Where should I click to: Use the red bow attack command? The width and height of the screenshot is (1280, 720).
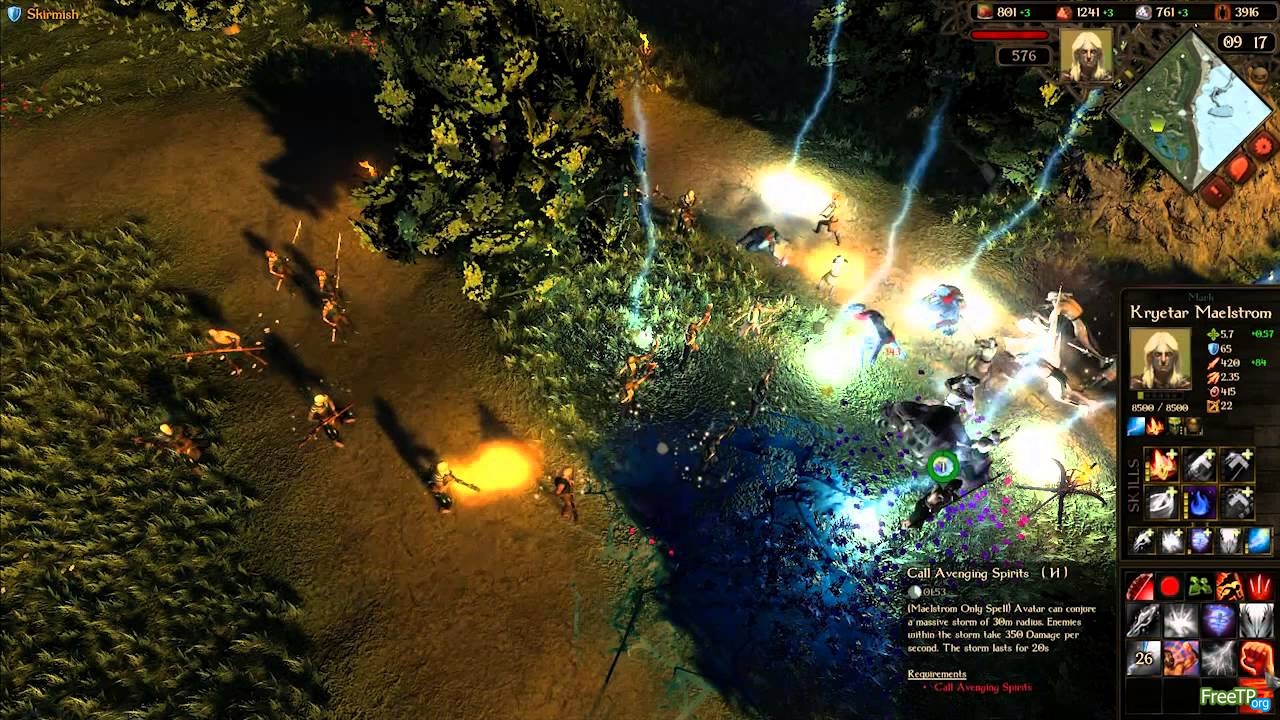pyautogui.click(x=1140, y=587)
